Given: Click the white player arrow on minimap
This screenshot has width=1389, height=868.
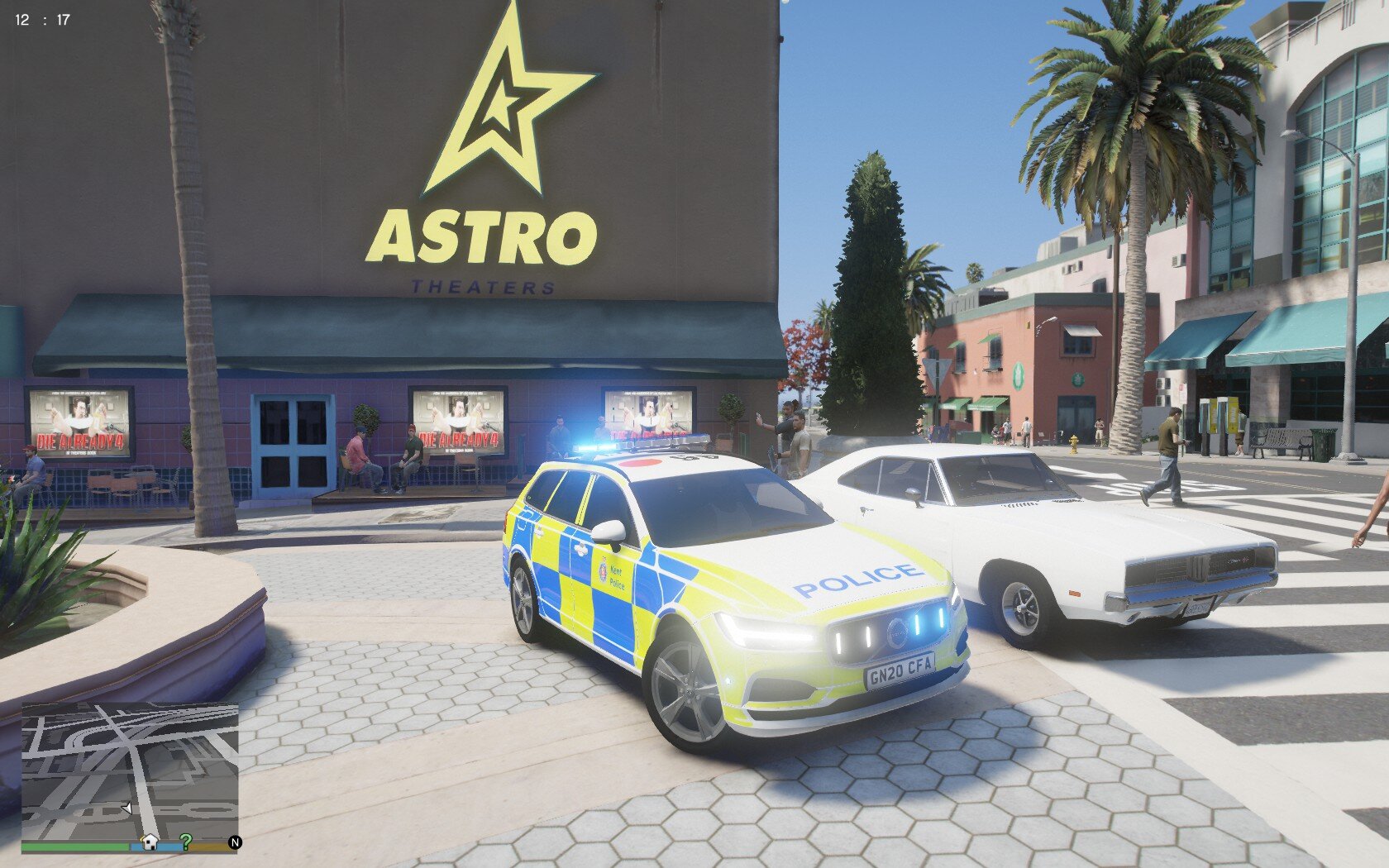Looking at the screenshot, I should (x=126, y=808).
